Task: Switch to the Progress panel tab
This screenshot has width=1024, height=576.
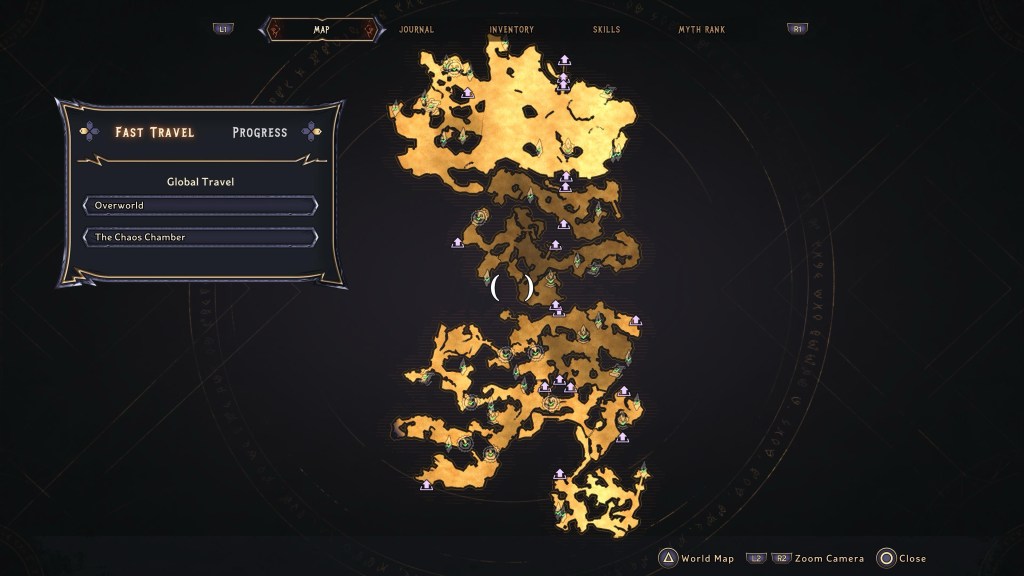Action: tap(260, 132)
